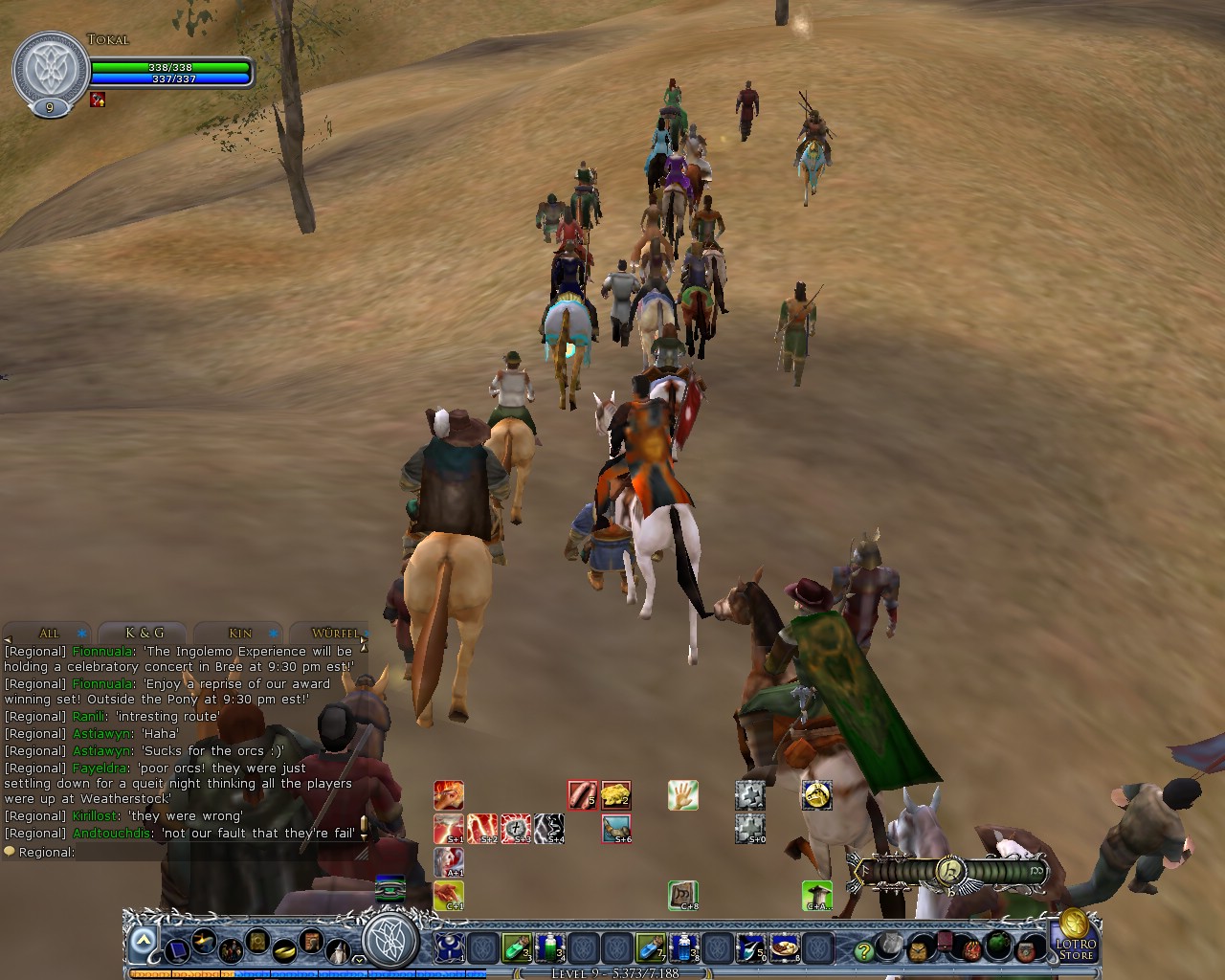Eat the sausages from the food slot
Image resolution: width=1225 pixels, height=980 pixels.
click(582, 795)
